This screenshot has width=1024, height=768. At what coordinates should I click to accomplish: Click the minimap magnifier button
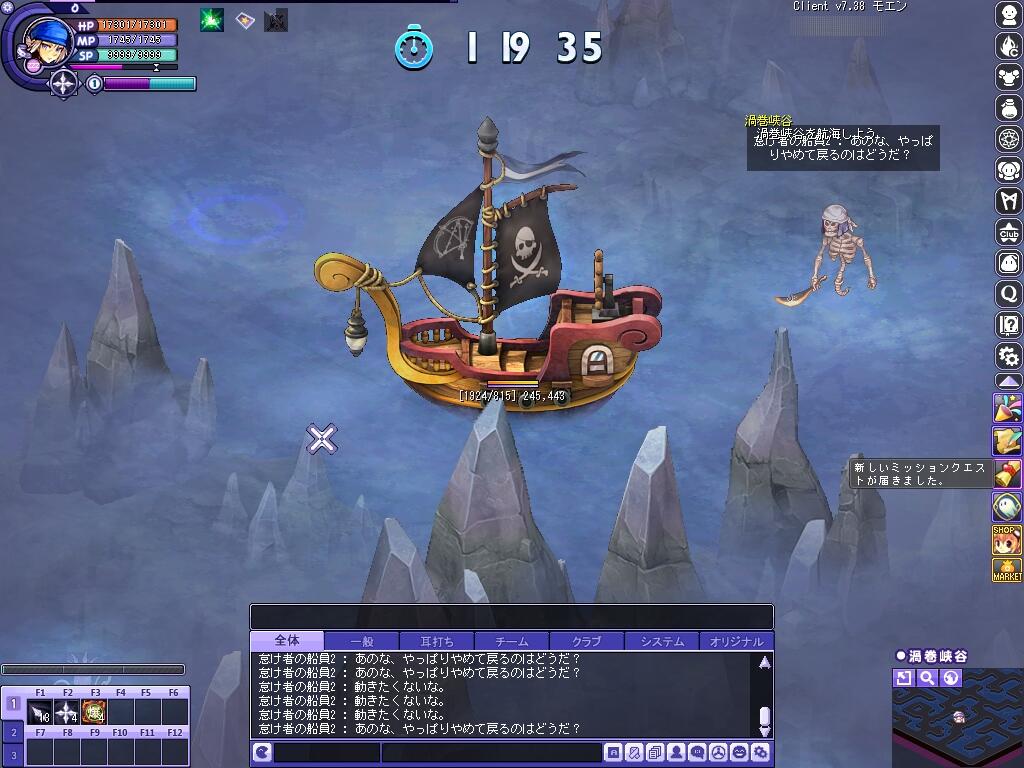pos(927,678)
